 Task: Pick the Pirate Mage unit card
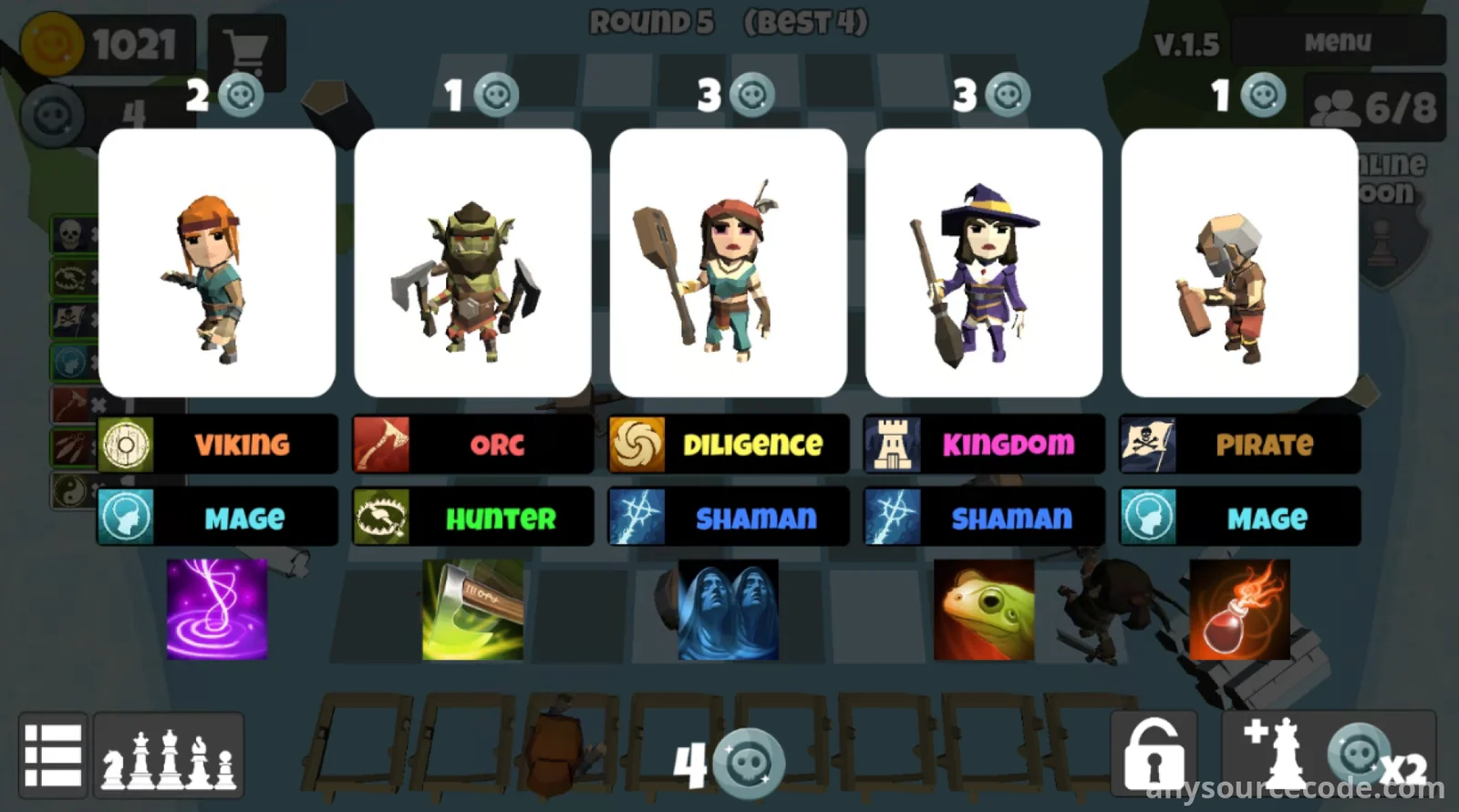1239,262
